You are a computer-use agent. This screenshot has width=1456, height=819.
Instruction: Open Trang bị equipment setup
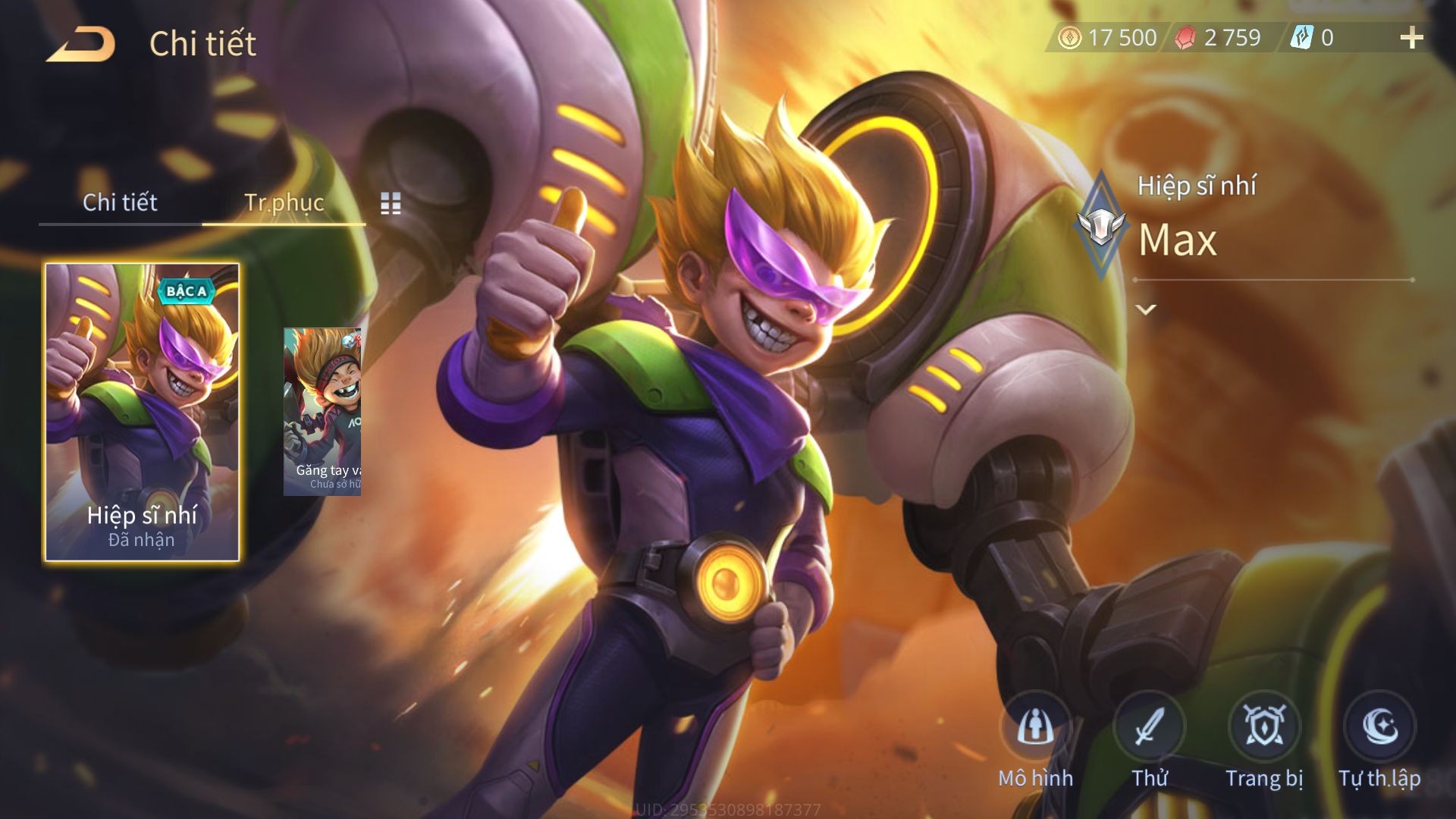(x=1264, y=728)
